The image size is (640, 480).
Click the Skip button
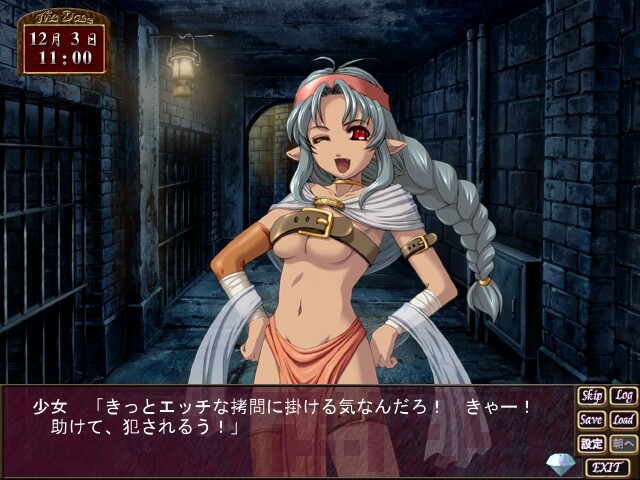[591, 396]
